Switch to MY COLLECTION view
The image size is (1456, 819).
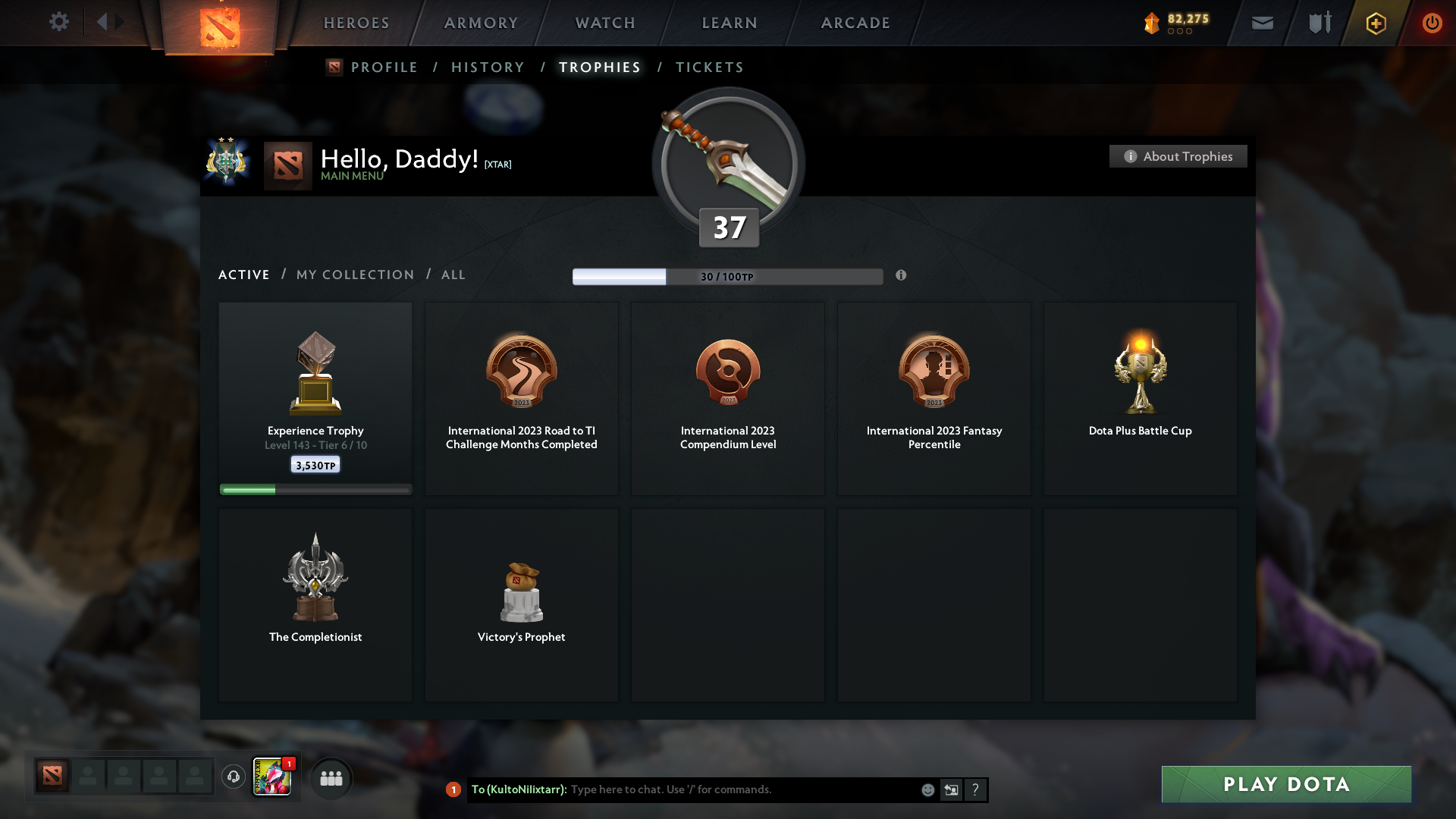[354, 275]
